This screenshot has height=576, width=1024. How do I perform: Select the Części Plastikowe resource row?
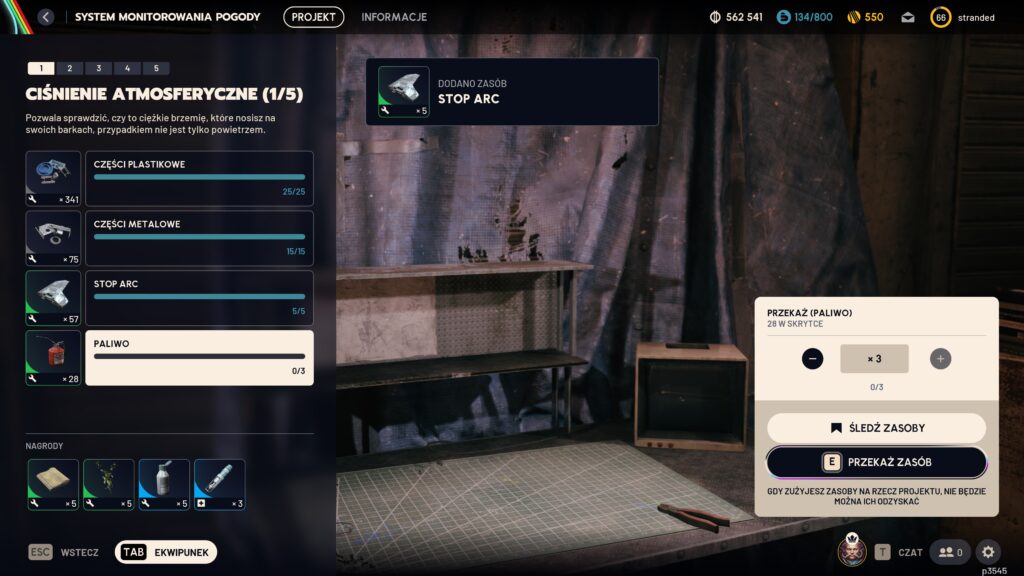[x=199, y=178]
